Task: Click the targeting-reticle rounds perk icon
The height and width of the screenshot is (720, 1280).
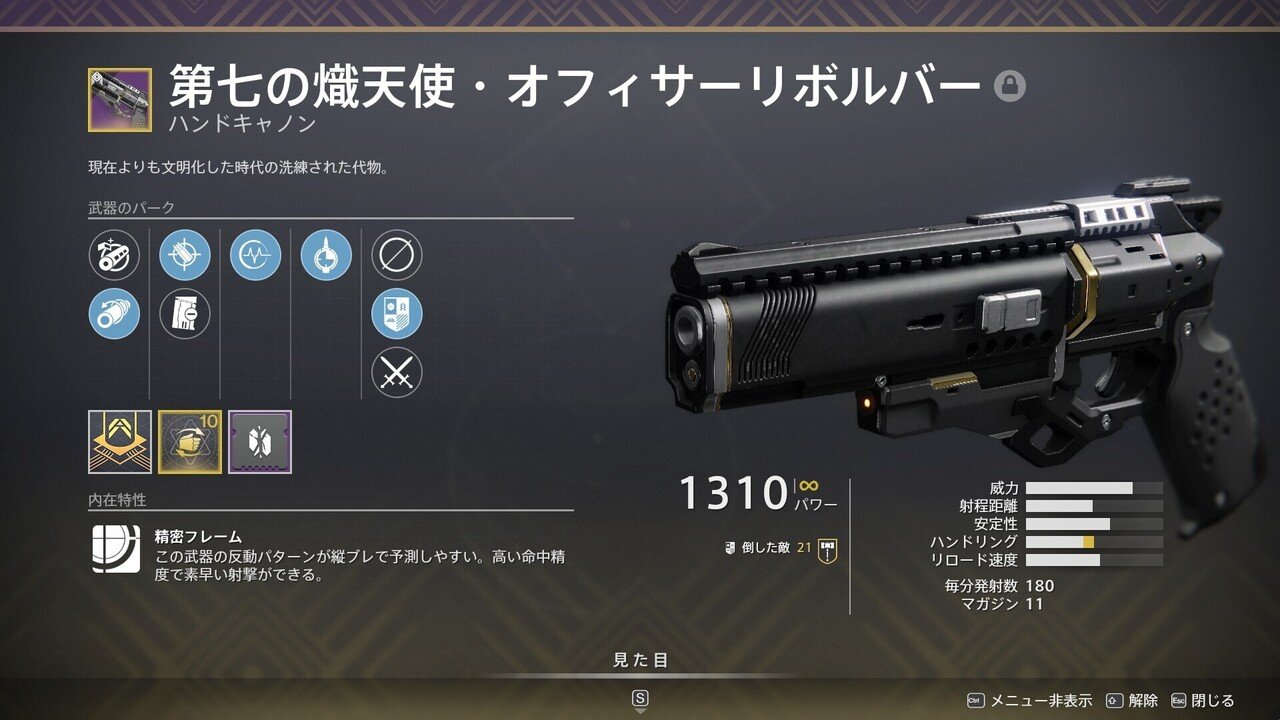Action: coord(183,255)
